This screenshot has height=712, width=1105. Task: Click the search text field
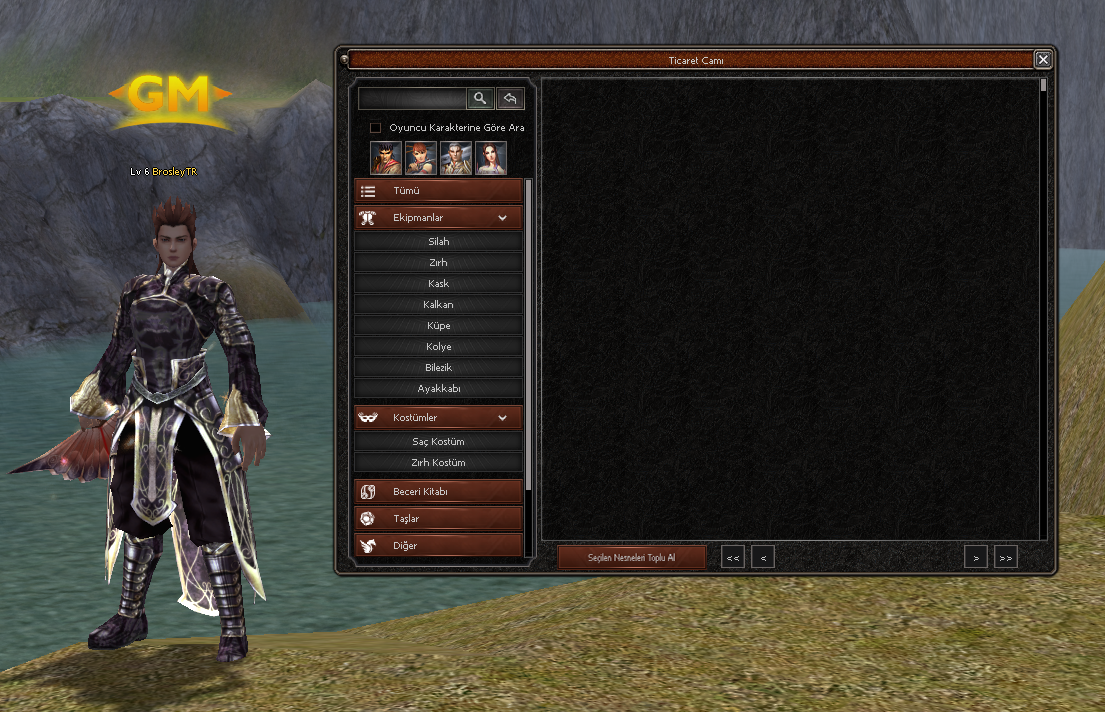click(412, 98)
